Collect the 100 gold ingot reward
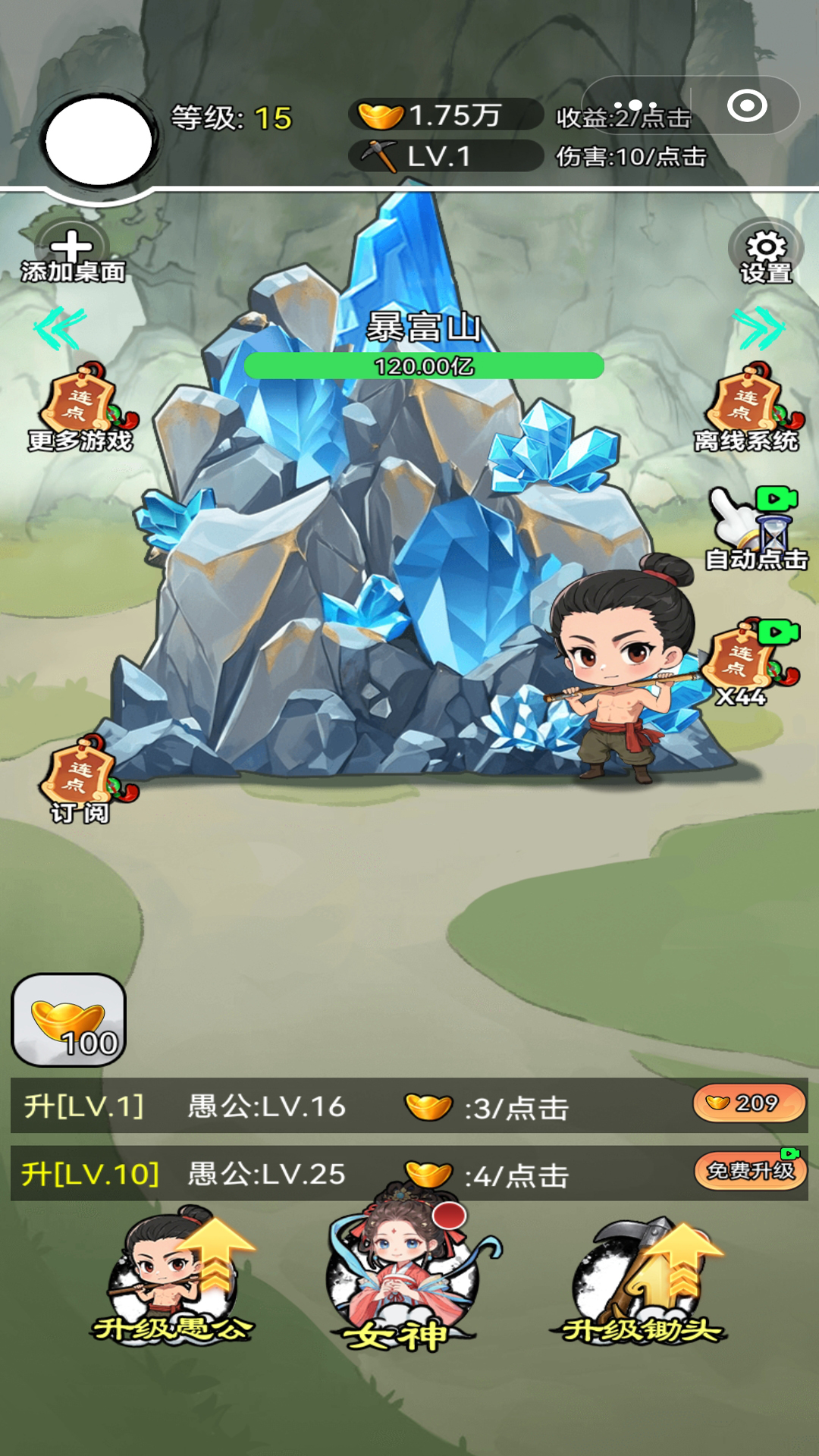 point(69,1020)
